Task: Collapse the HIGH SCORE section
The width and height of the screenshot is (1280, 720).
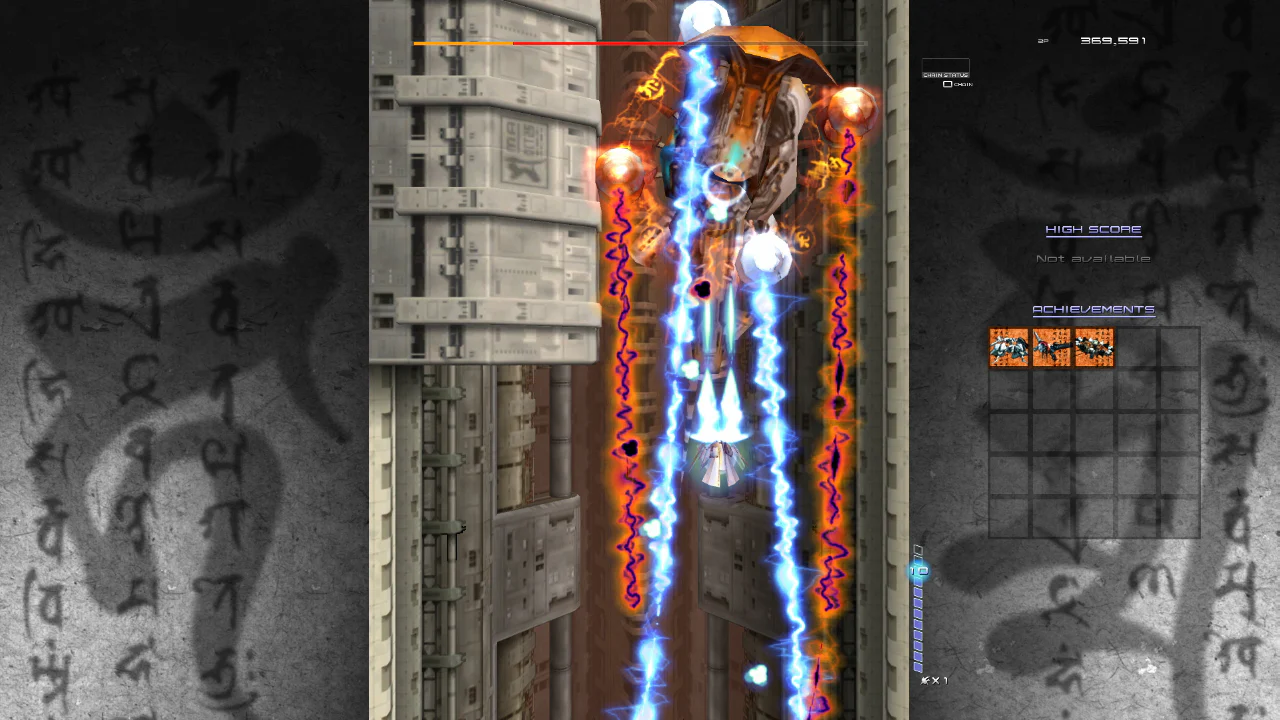Action: pyautogui.click(x=1093, y=229)
